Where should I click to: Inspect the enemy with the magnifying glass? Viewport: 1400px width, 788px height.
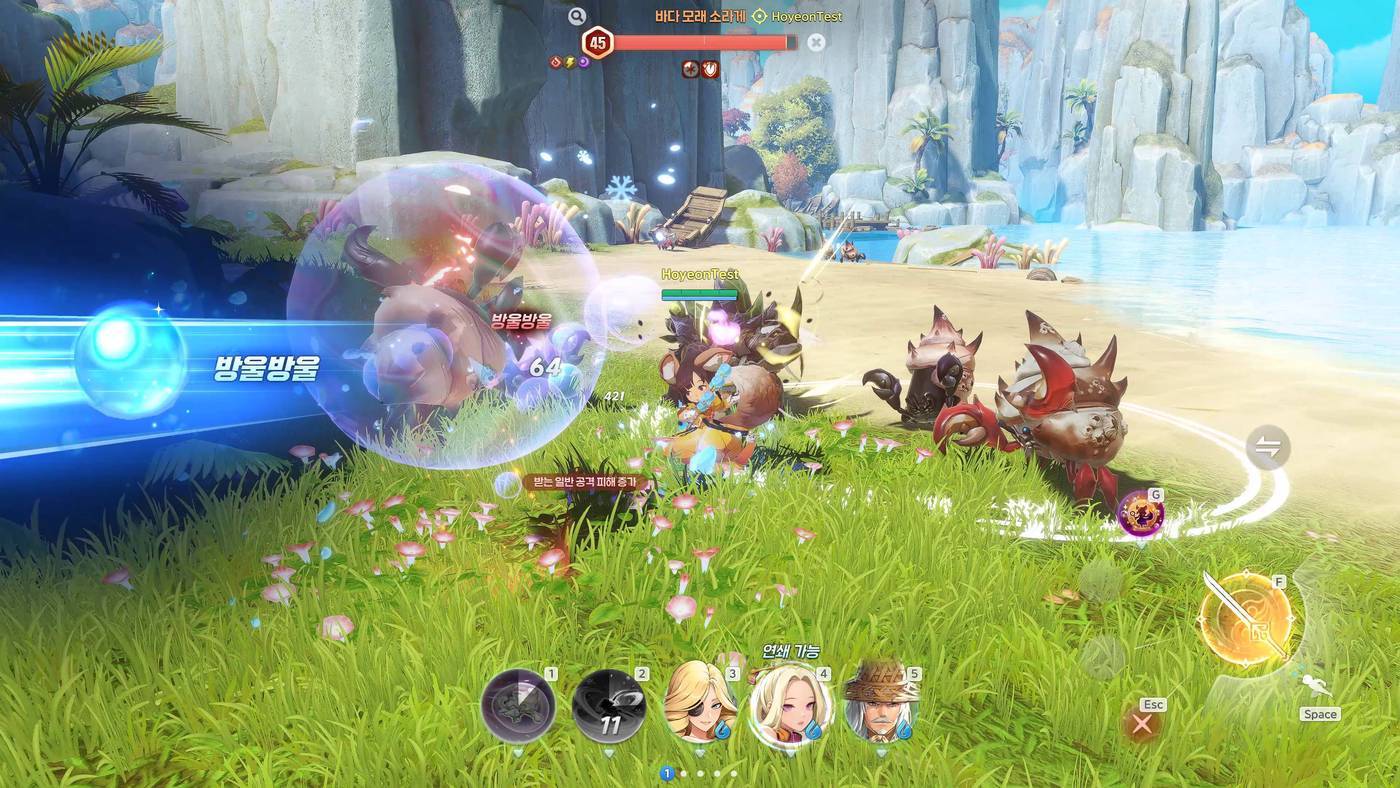(x=576, y=16)
